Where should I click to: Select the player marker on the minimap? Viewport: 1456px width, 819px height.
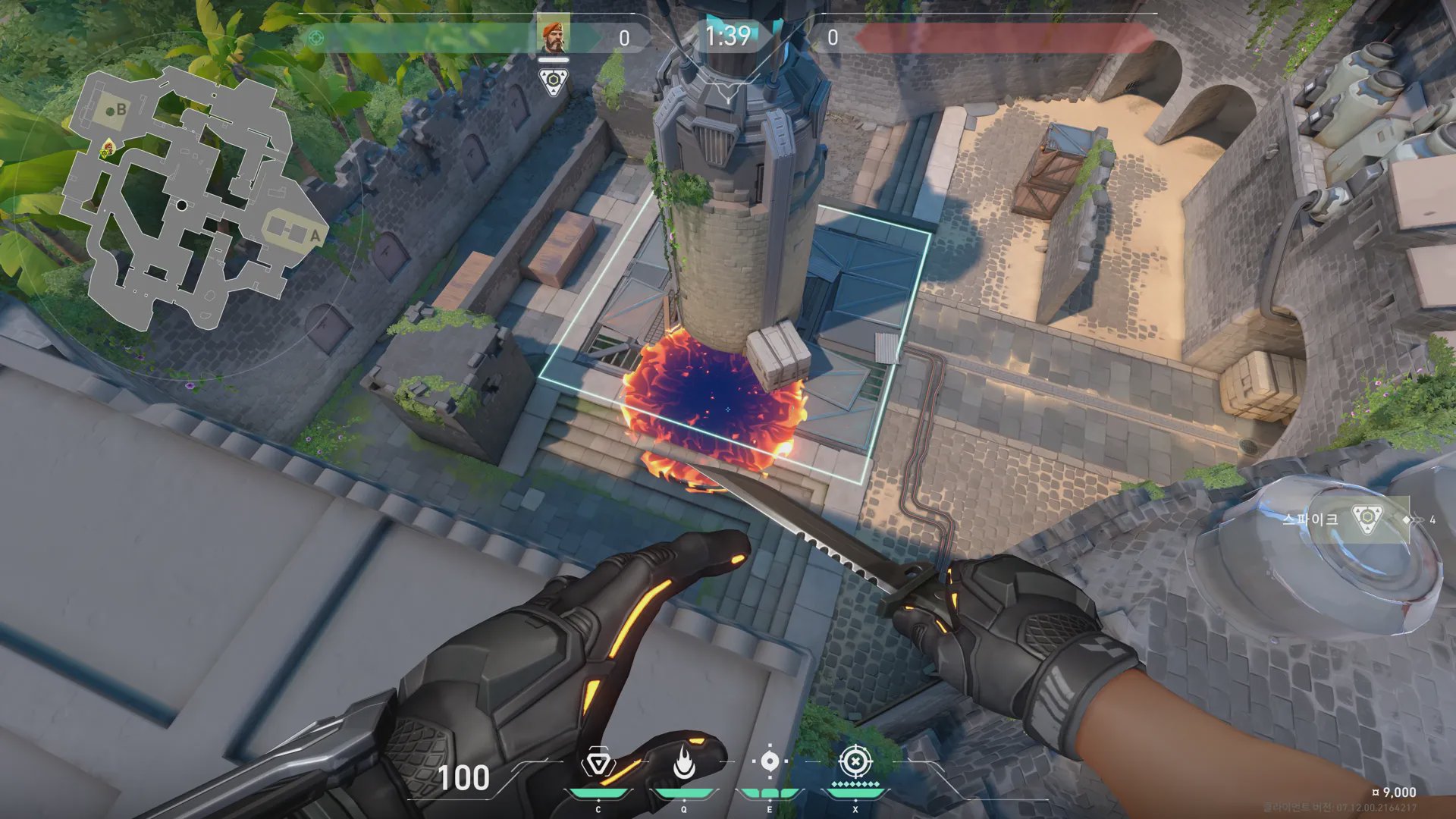coord(108,147)
